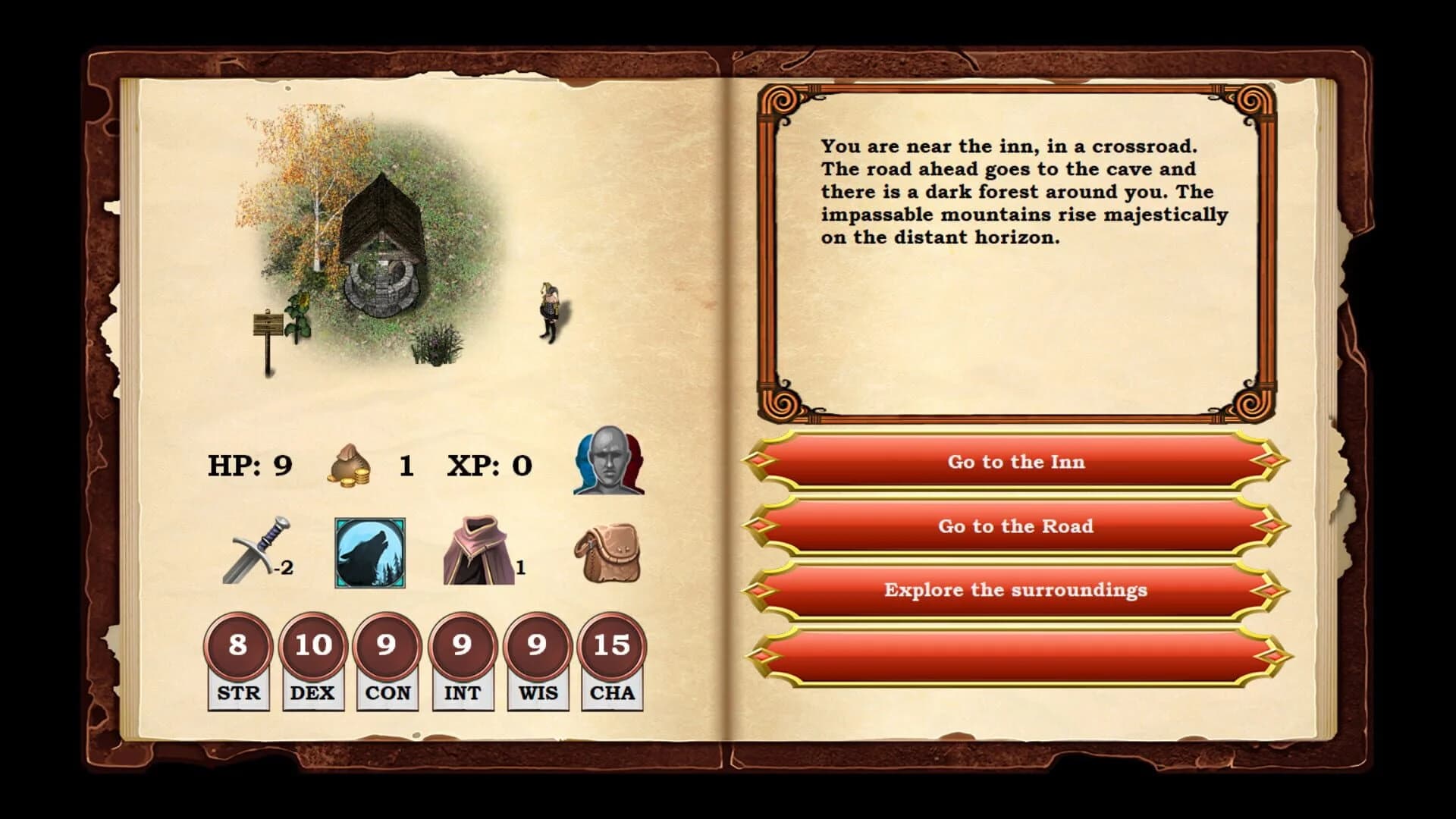Choose Go to the Inn
Image resolution: width=1456 pixels, height=819 pixels.
[x=1015, y=462]
